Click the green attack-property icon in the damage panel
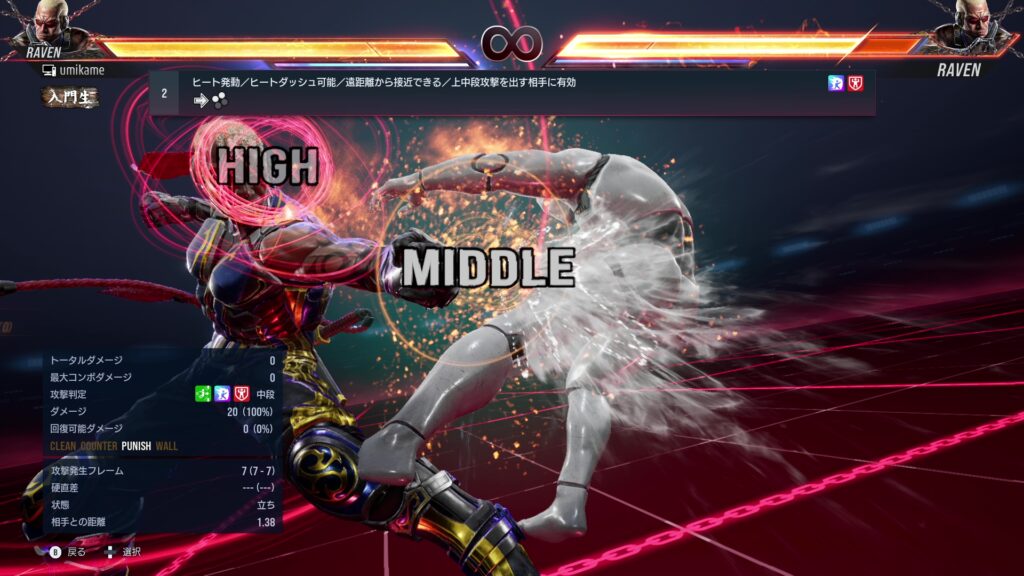The image size is (1024, 576). pyautogui.click(x=201, y=395)
